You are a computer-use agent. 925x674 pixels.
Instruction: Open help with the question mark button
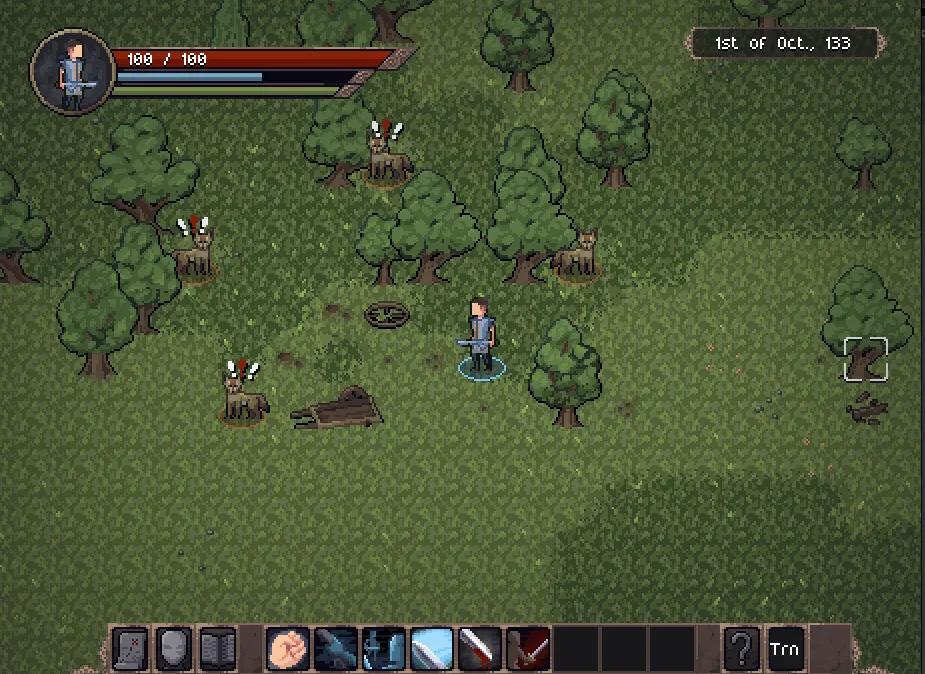(x=741, y=649)
